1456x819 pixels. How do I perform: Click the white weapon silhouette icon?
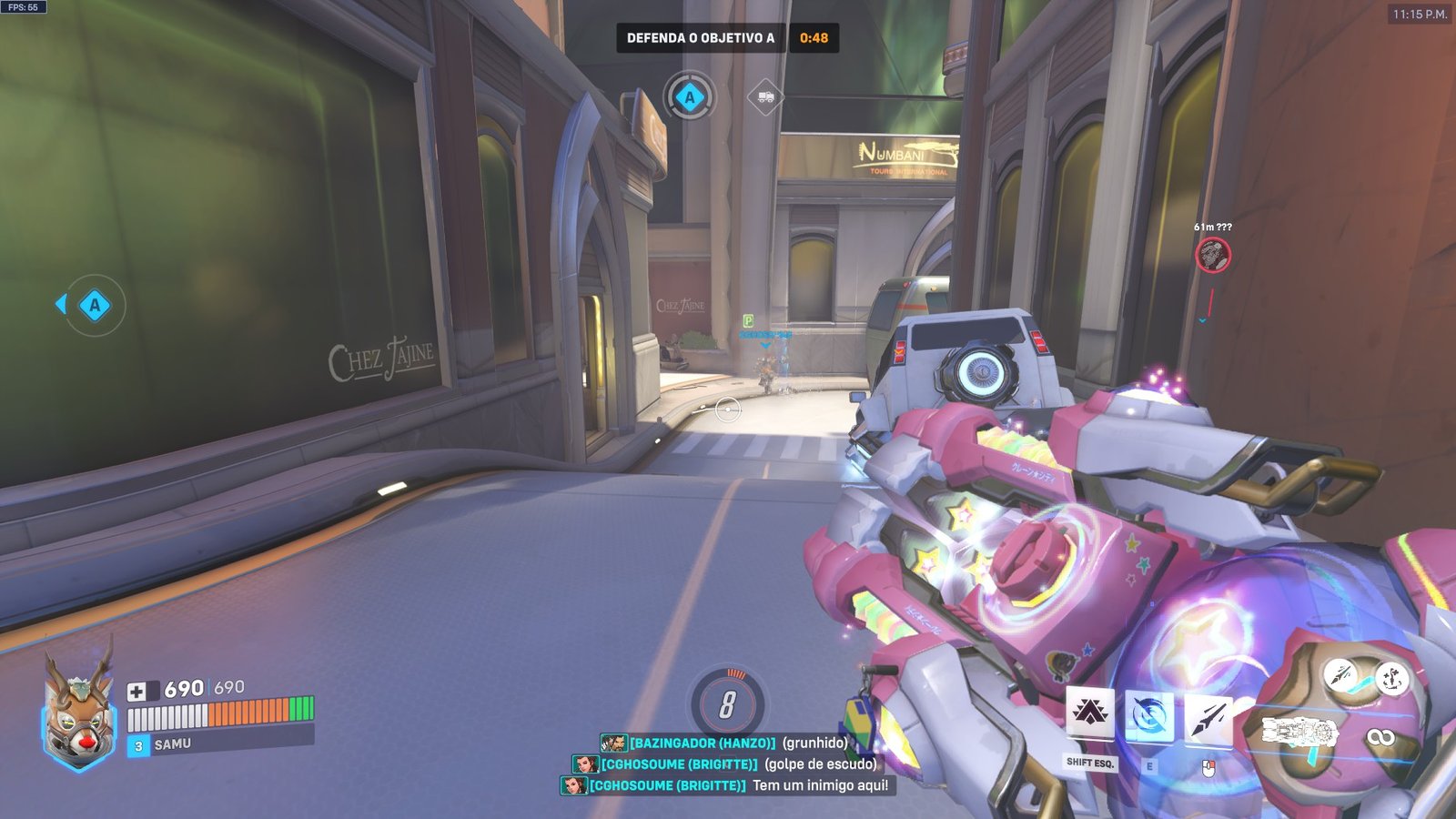[x=1300, y=731]
